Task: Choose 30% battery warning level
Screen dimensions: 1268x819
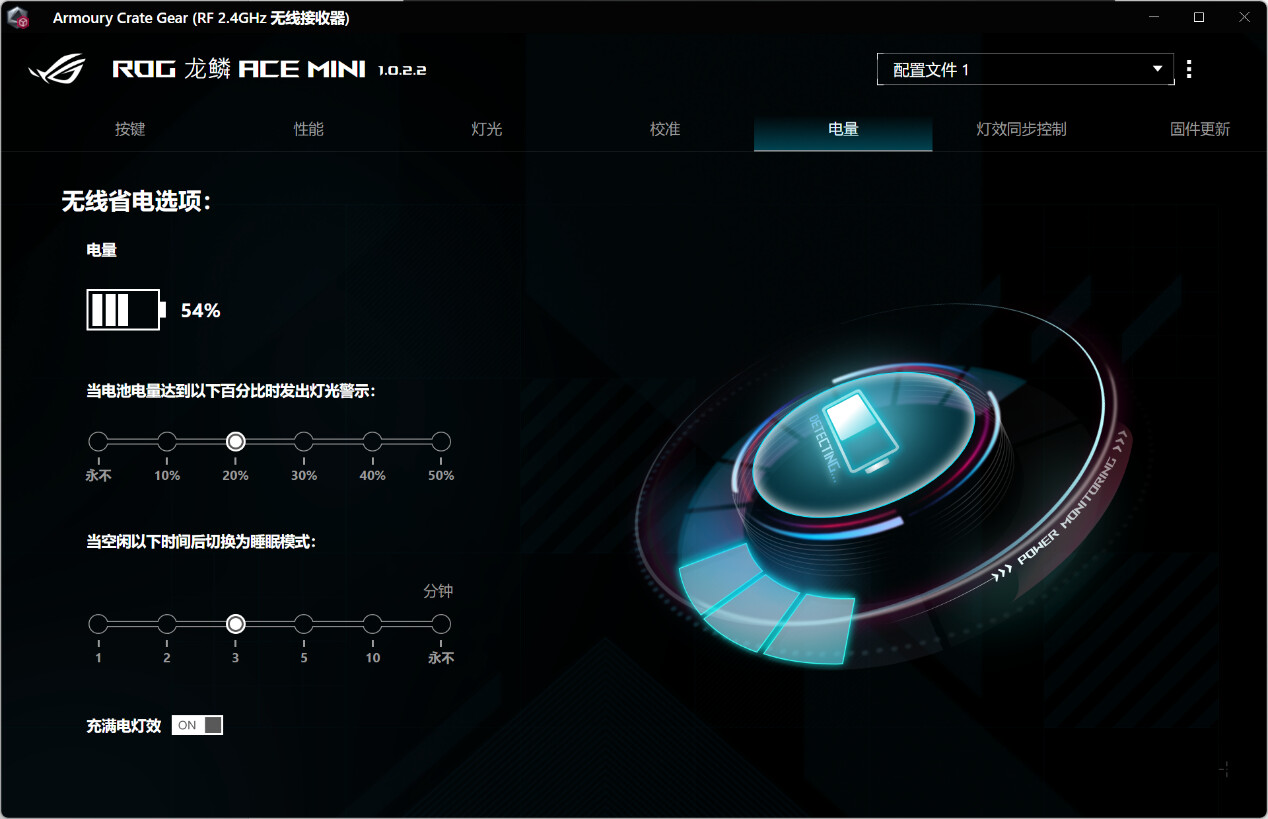Action: pyautogui.click(x=304, y=442)
